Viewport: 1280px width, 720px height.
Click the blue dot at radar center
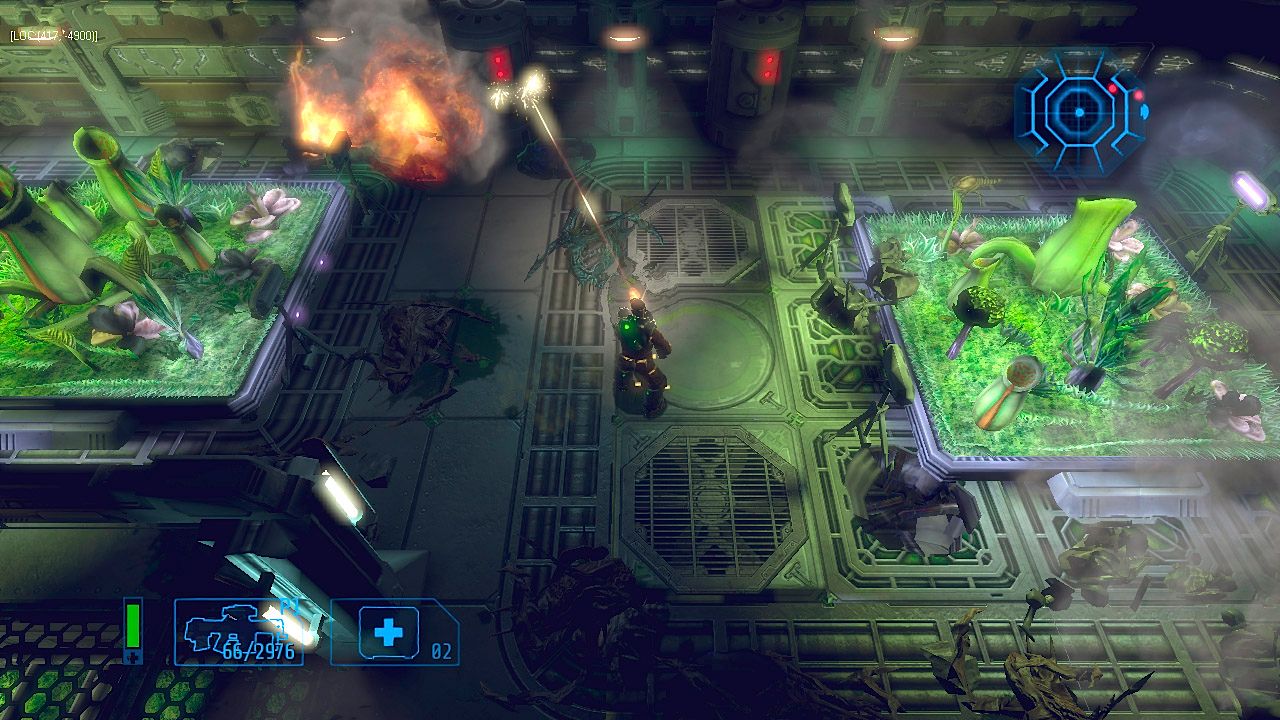pyautogui.click(x=1078, y=109)
